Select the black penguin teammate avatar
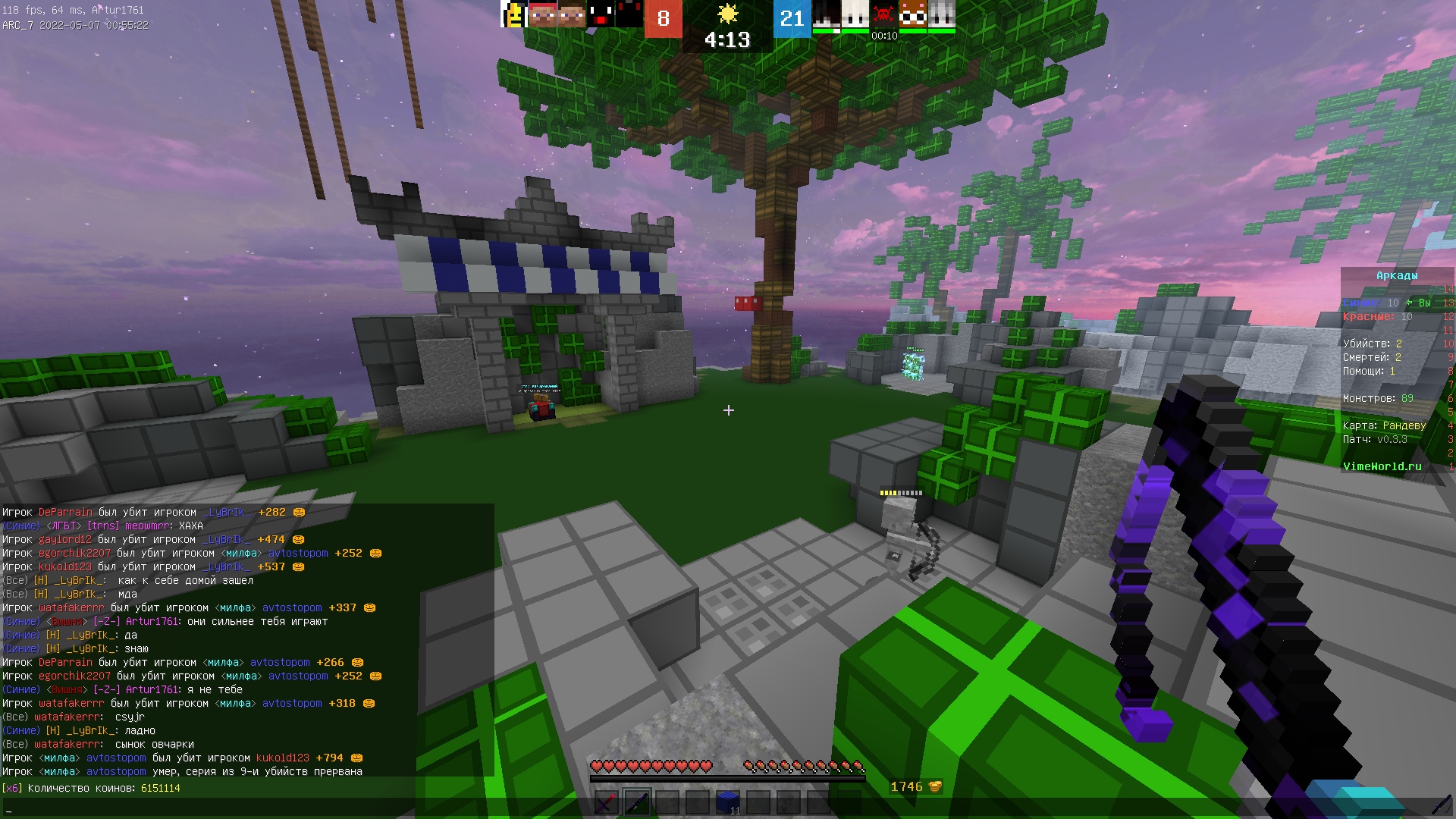Viewport: 1456px width, 819px height. 599,14
